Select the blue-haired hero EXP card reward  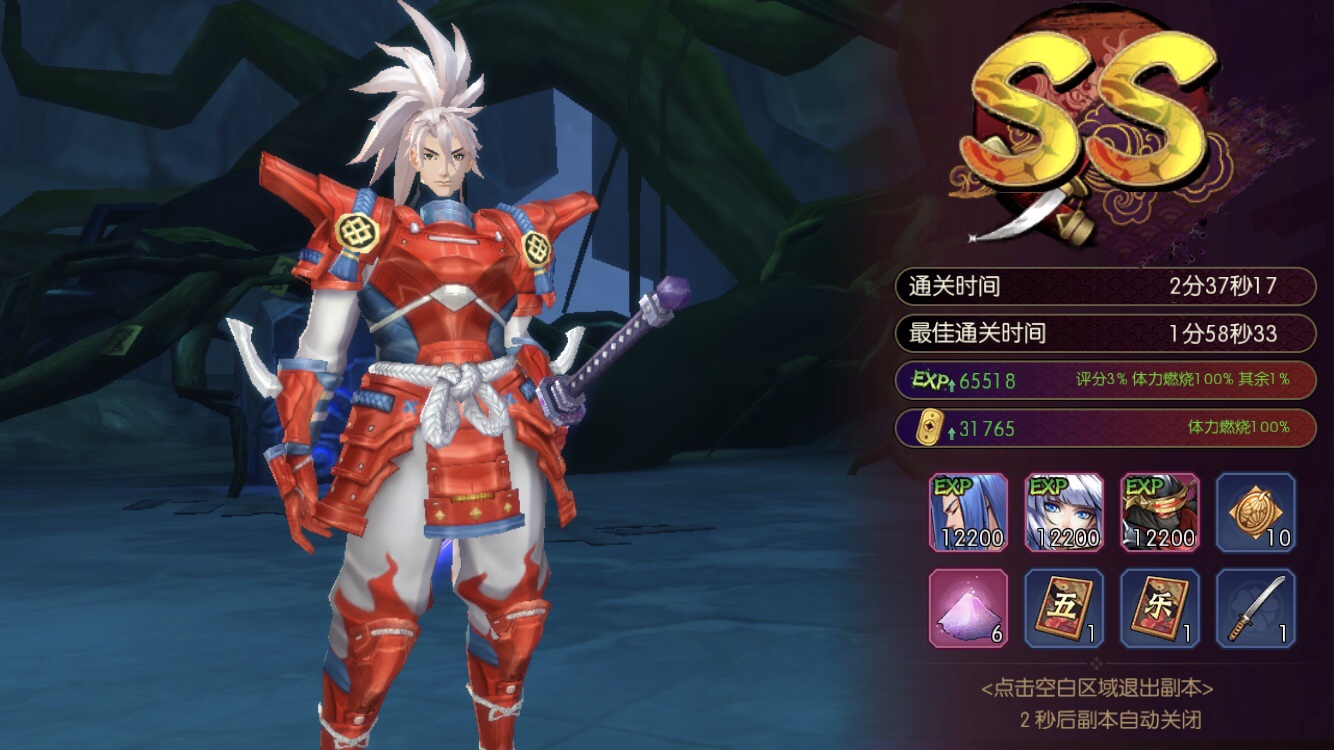968,513
